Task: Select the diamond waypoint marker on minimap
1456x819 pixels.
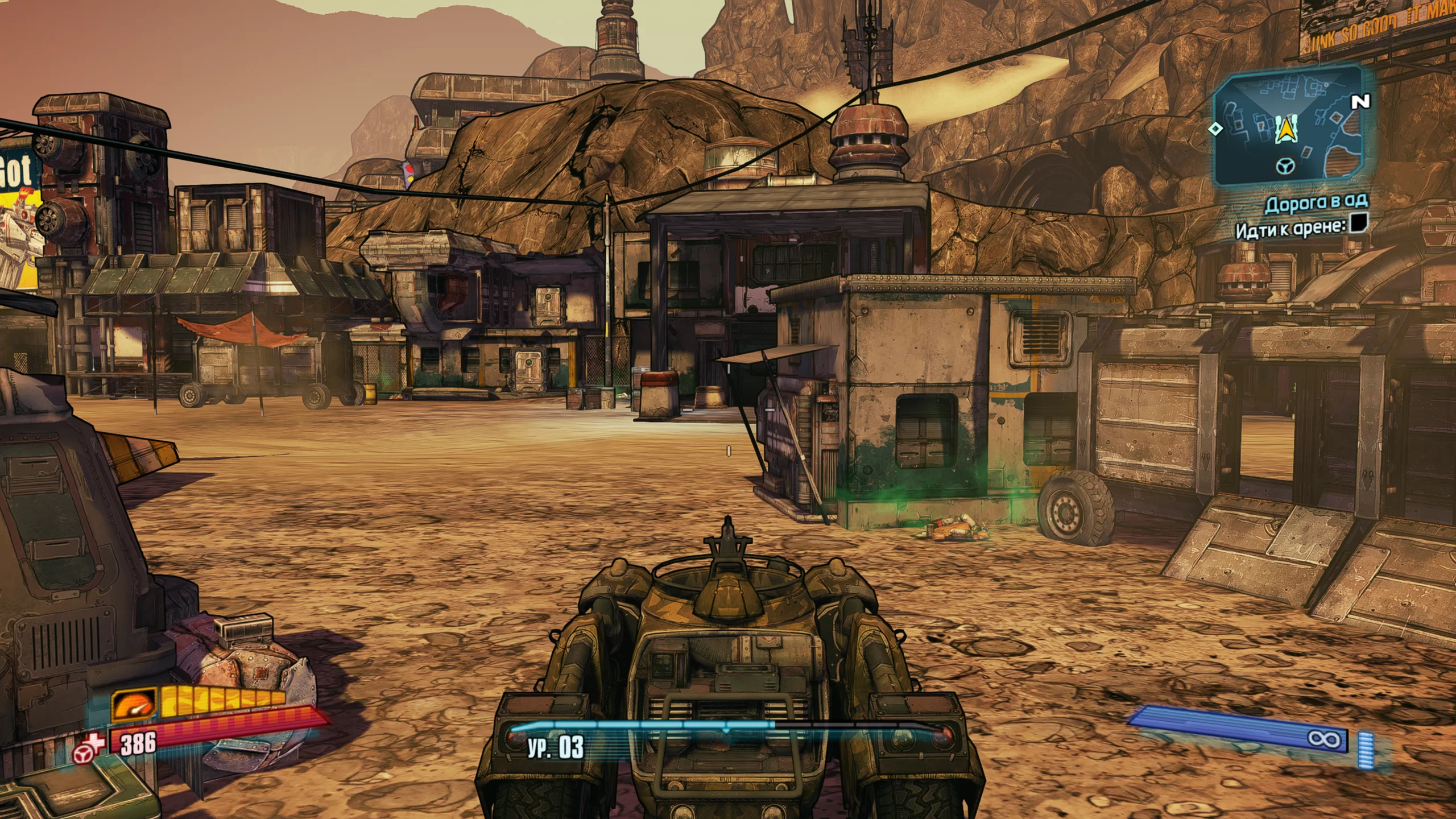Action: pos(1215,129)
